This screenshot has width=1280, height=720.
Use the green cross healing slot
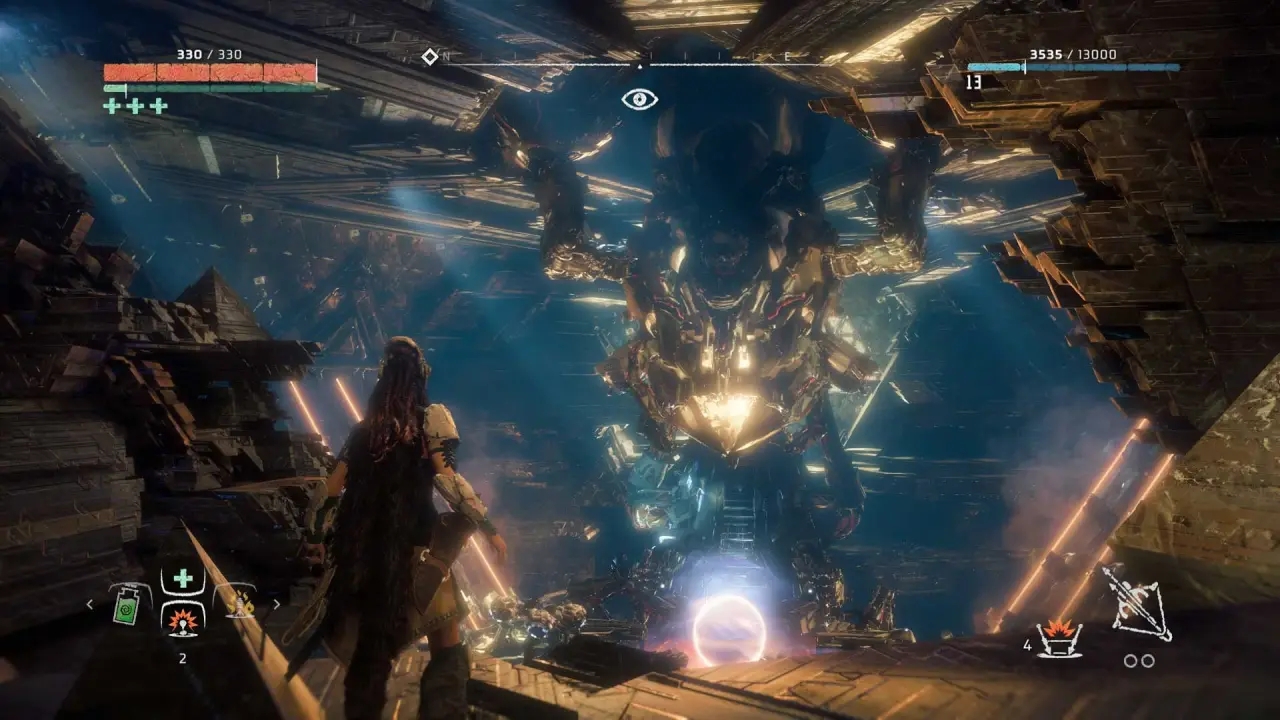click(183, 578)
